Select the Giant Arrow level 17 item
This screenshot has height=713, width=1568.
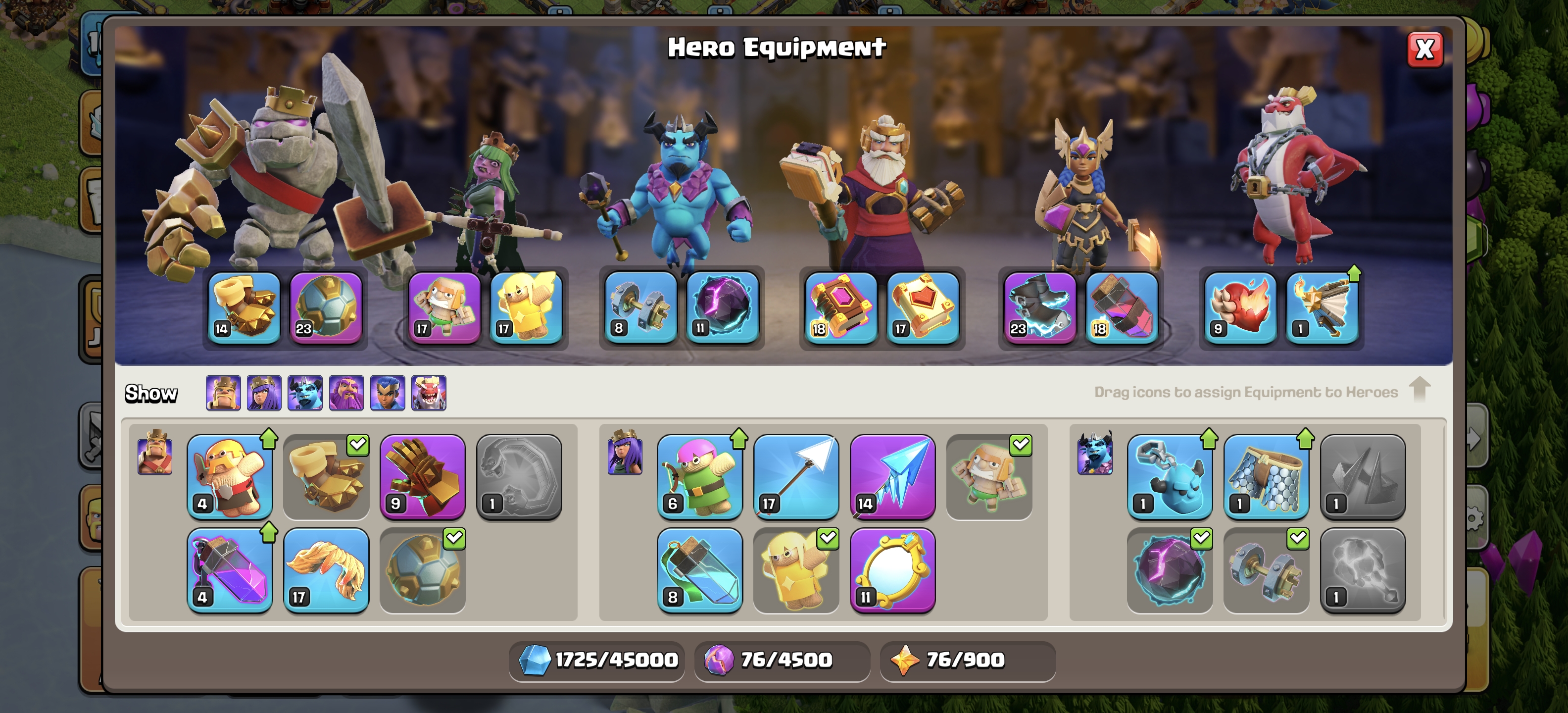click(x=795, y=477)
